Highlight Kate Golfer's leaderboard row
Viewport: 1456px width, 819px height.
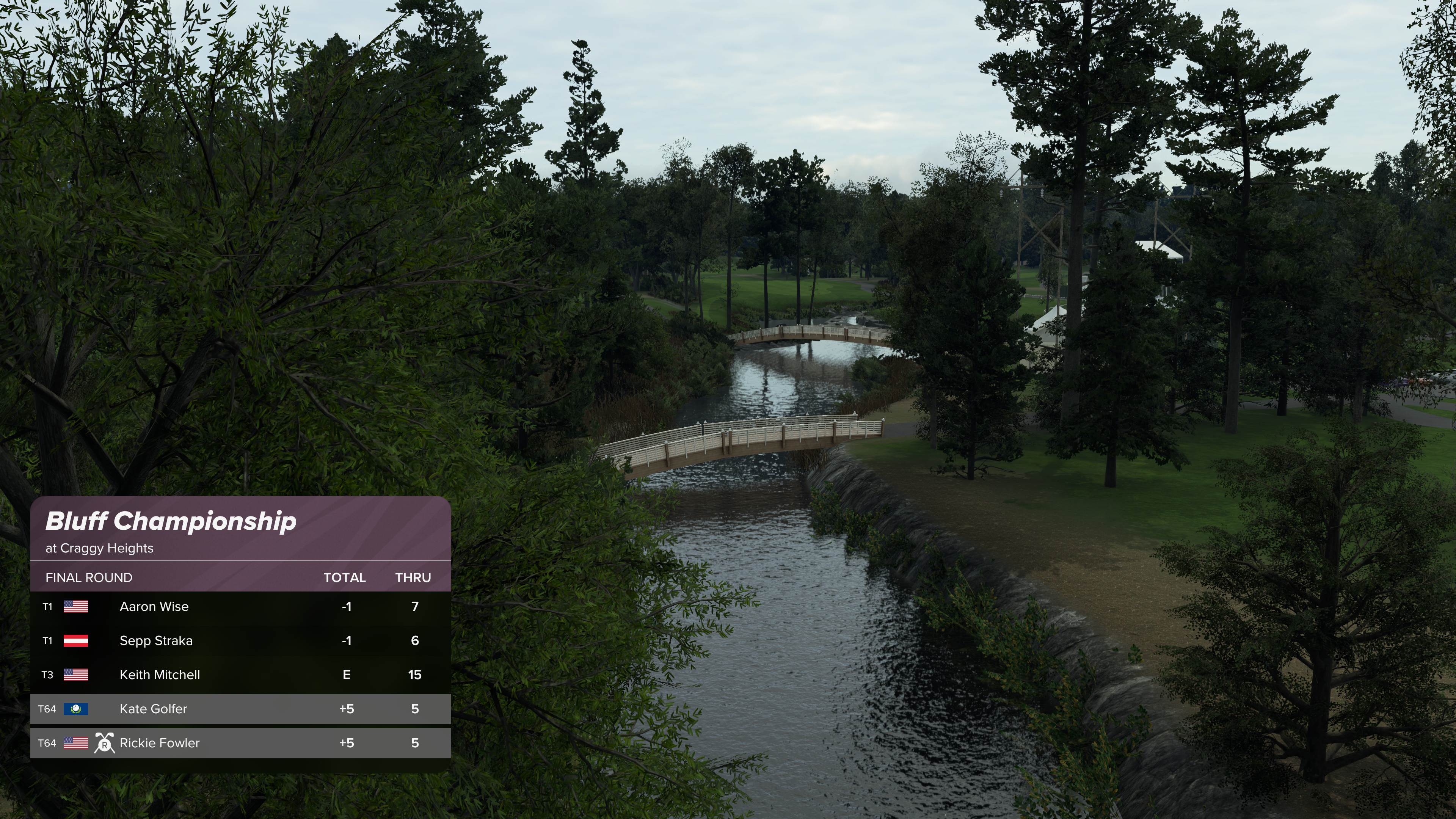(x=240, y=709)
